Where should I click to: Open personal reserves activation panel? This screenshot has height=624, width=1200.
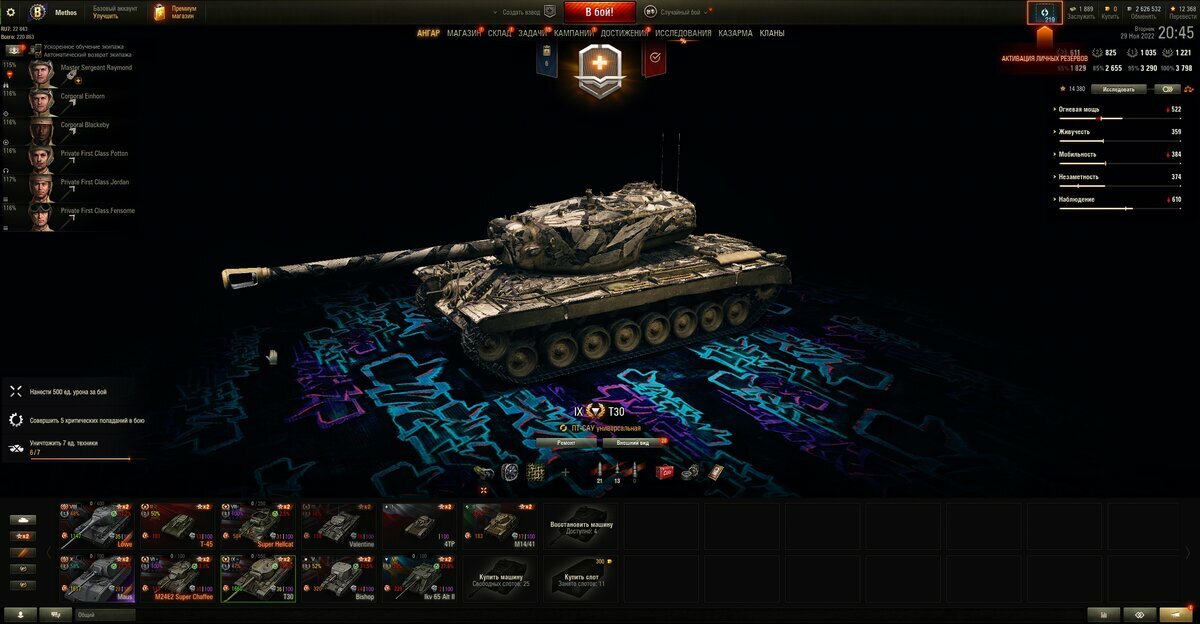tap(1045, 13)
